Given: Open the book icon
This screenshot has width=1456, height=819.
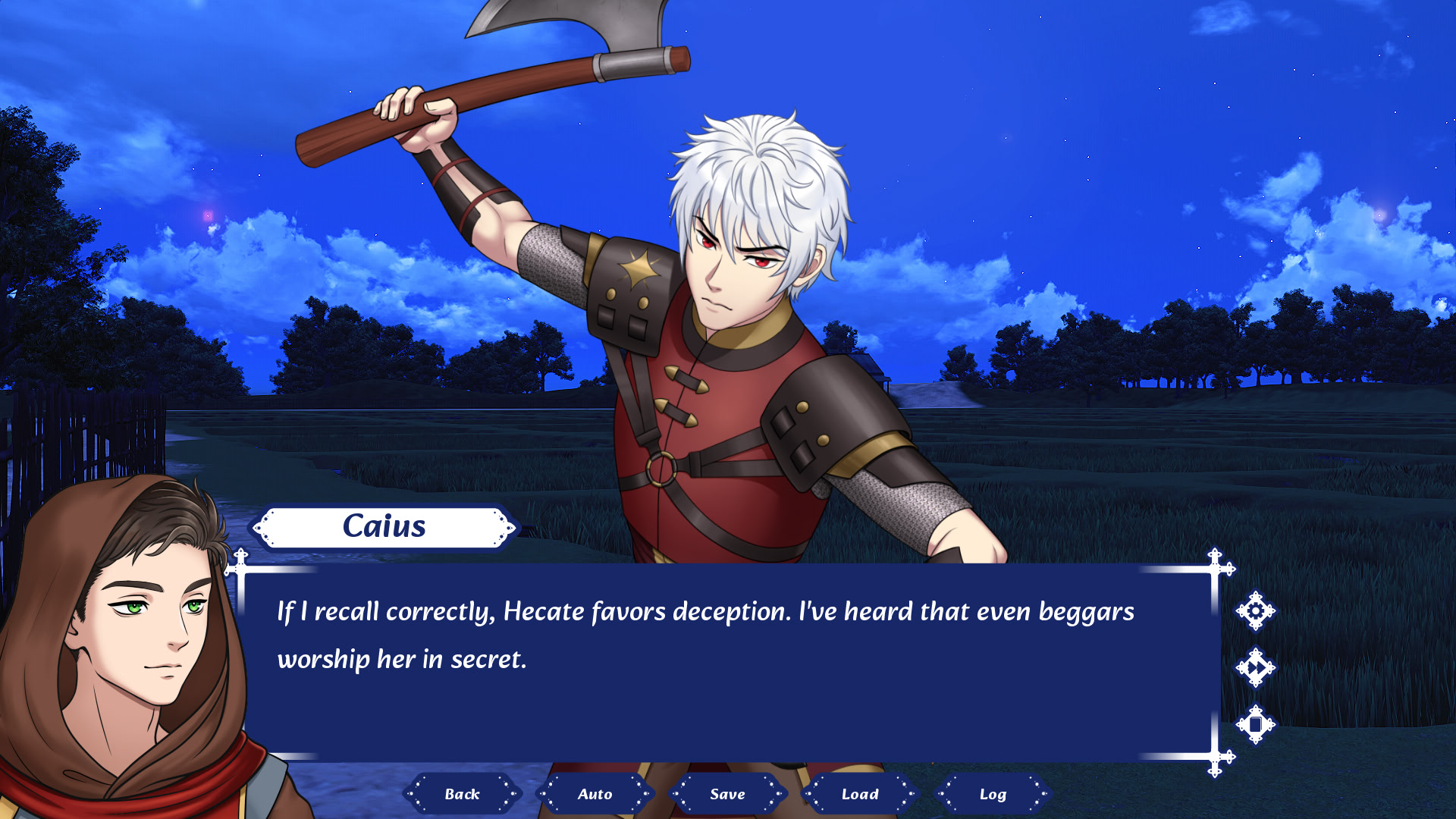Looking at the screenshot, I should click(x=1256, y=725).
